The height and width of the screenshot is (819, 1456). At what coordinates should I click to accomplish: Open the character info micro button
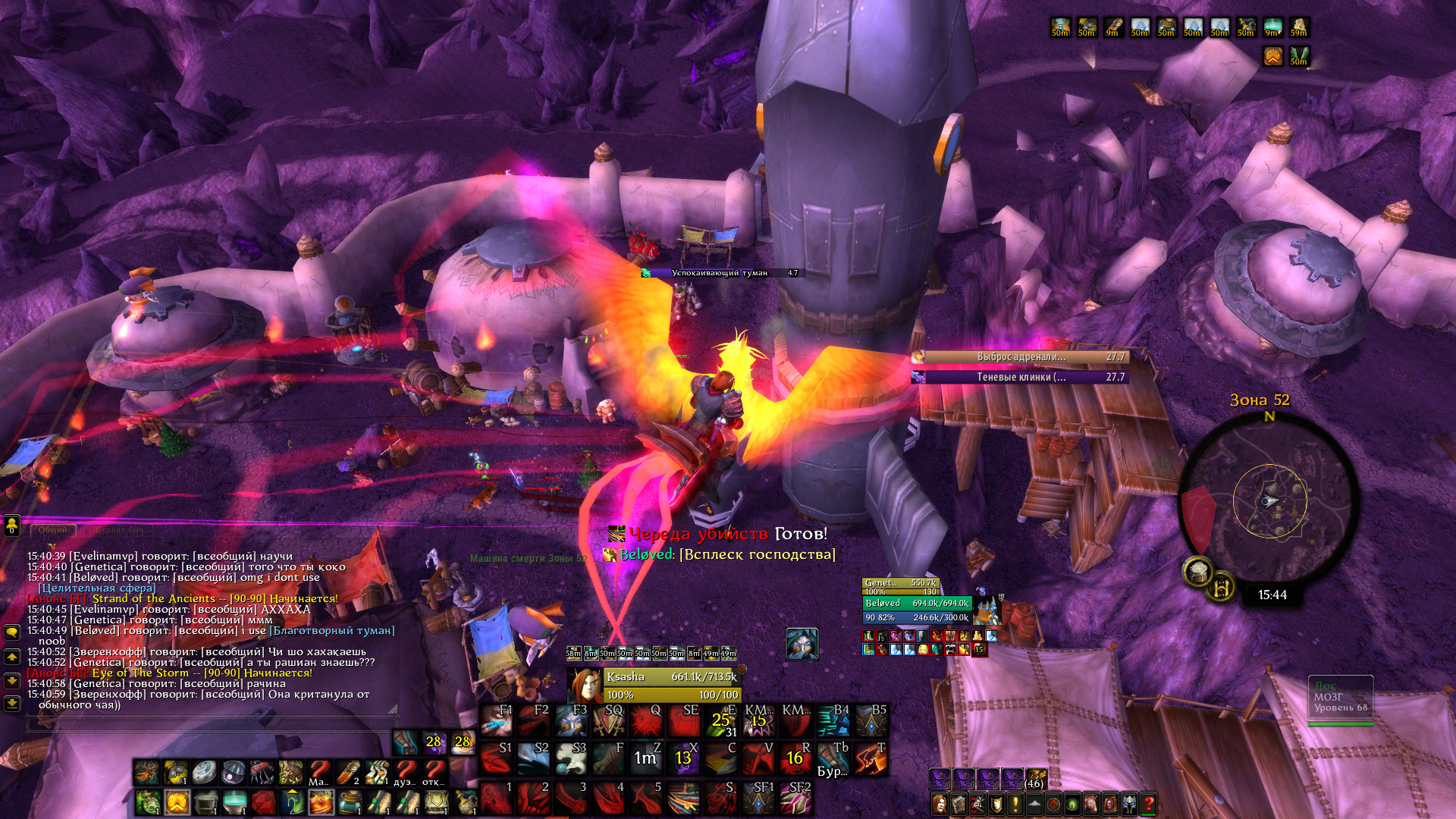(x=940, y=803)
